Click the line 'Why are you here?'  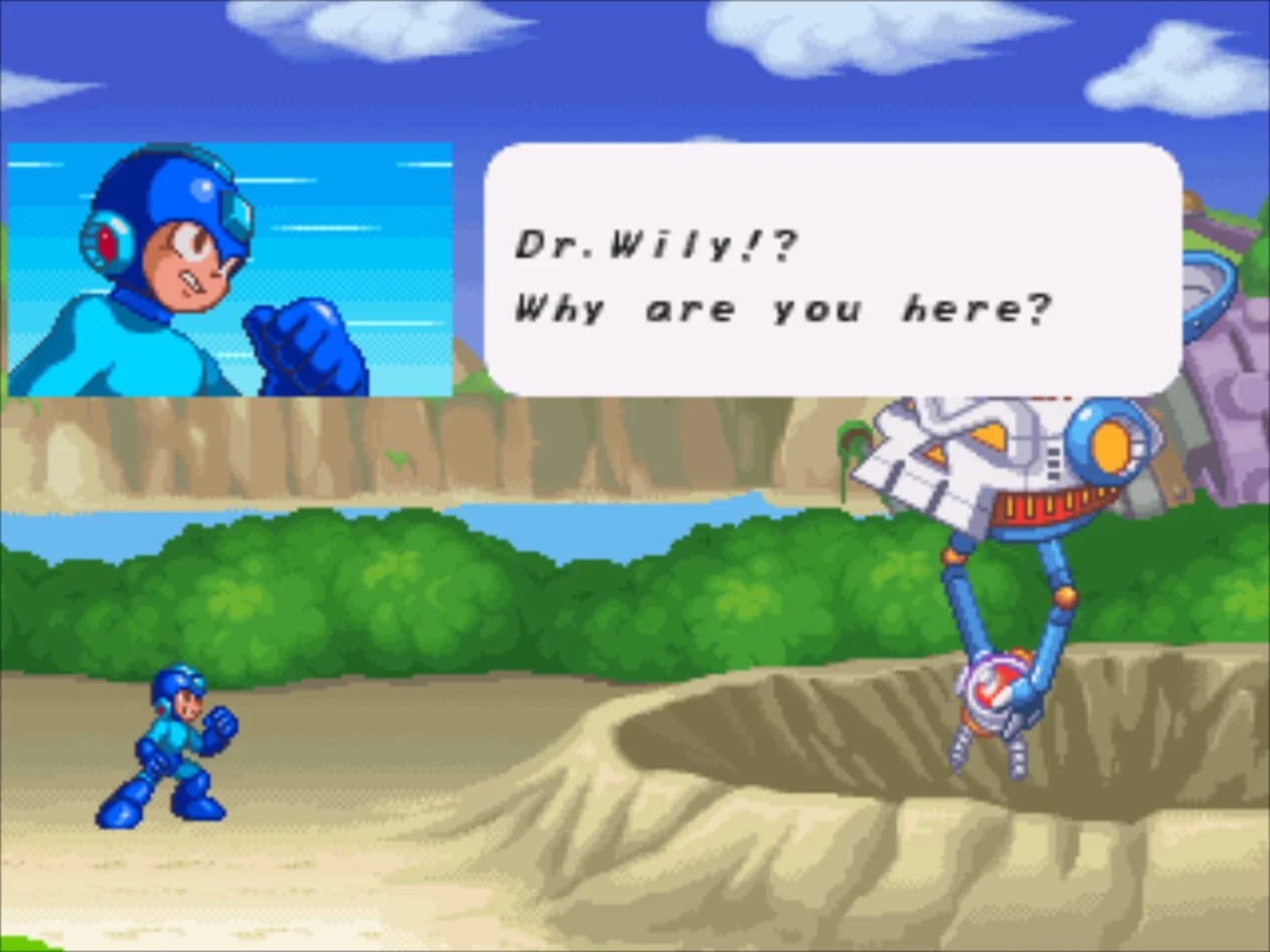click(781, 307)
